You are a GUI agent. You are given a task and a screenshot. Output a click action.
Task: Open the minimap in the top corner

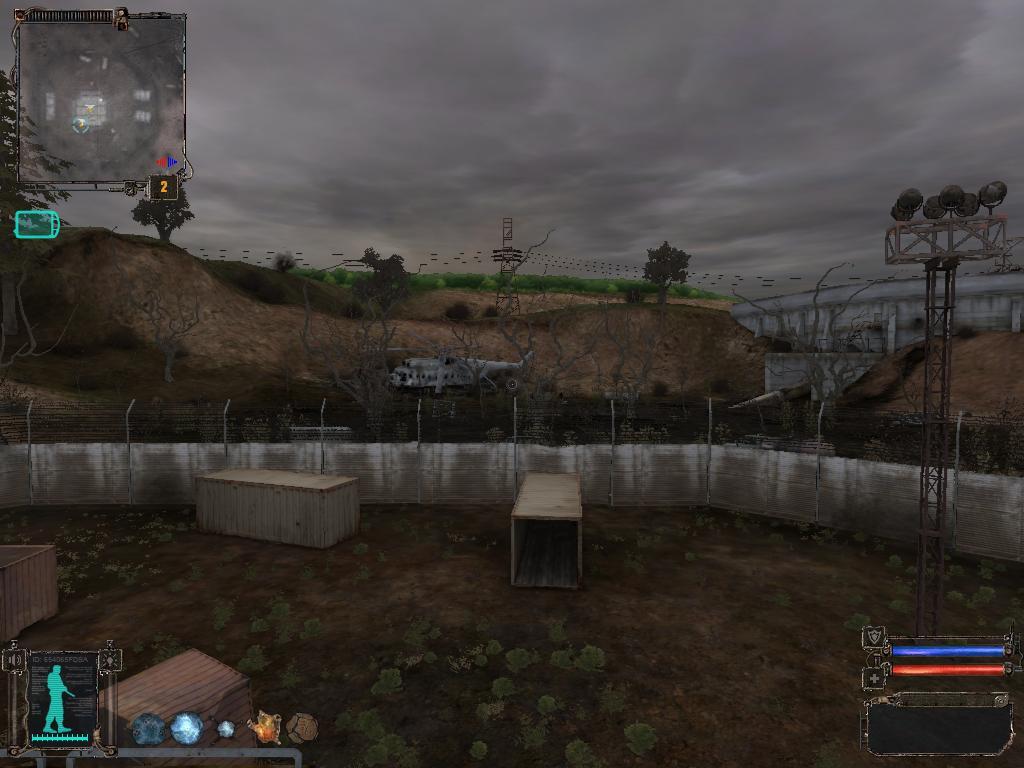[x=100, y=99]
